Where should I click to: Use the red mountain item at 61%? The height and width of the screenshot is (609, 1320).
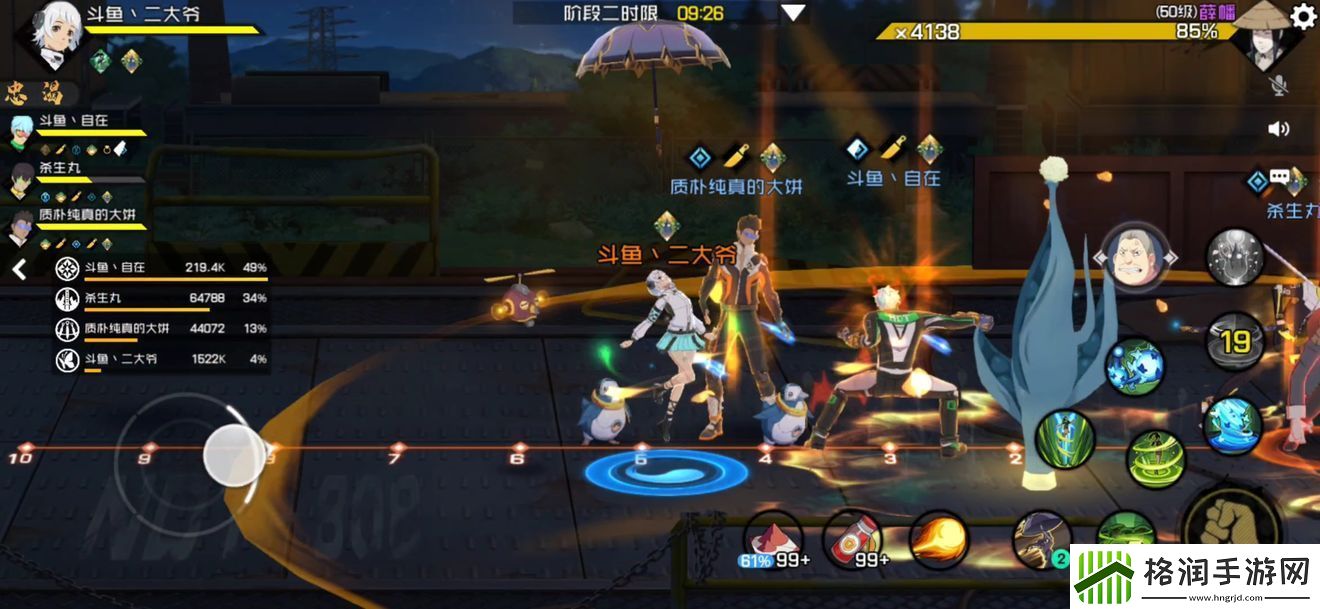coord(773,538)
